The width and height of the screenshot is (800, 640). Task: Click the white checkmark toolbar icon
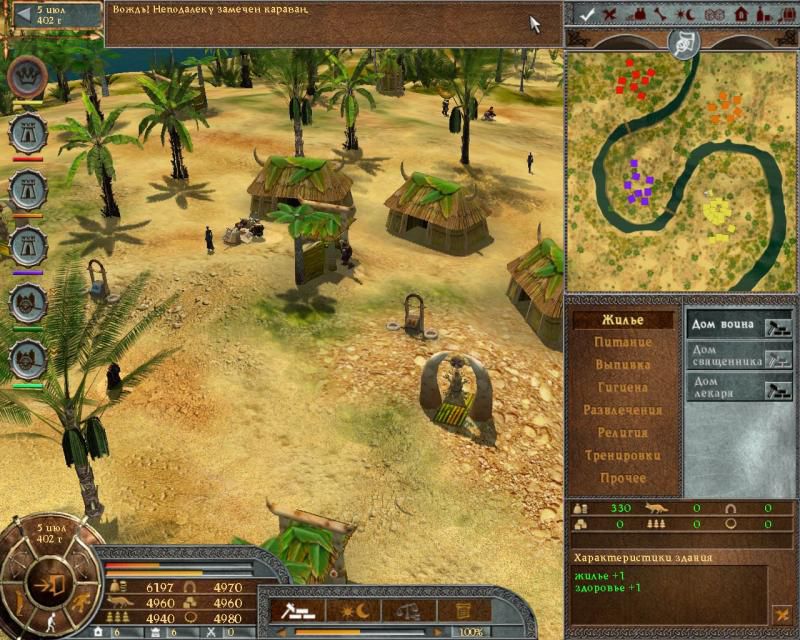point(588,14)
